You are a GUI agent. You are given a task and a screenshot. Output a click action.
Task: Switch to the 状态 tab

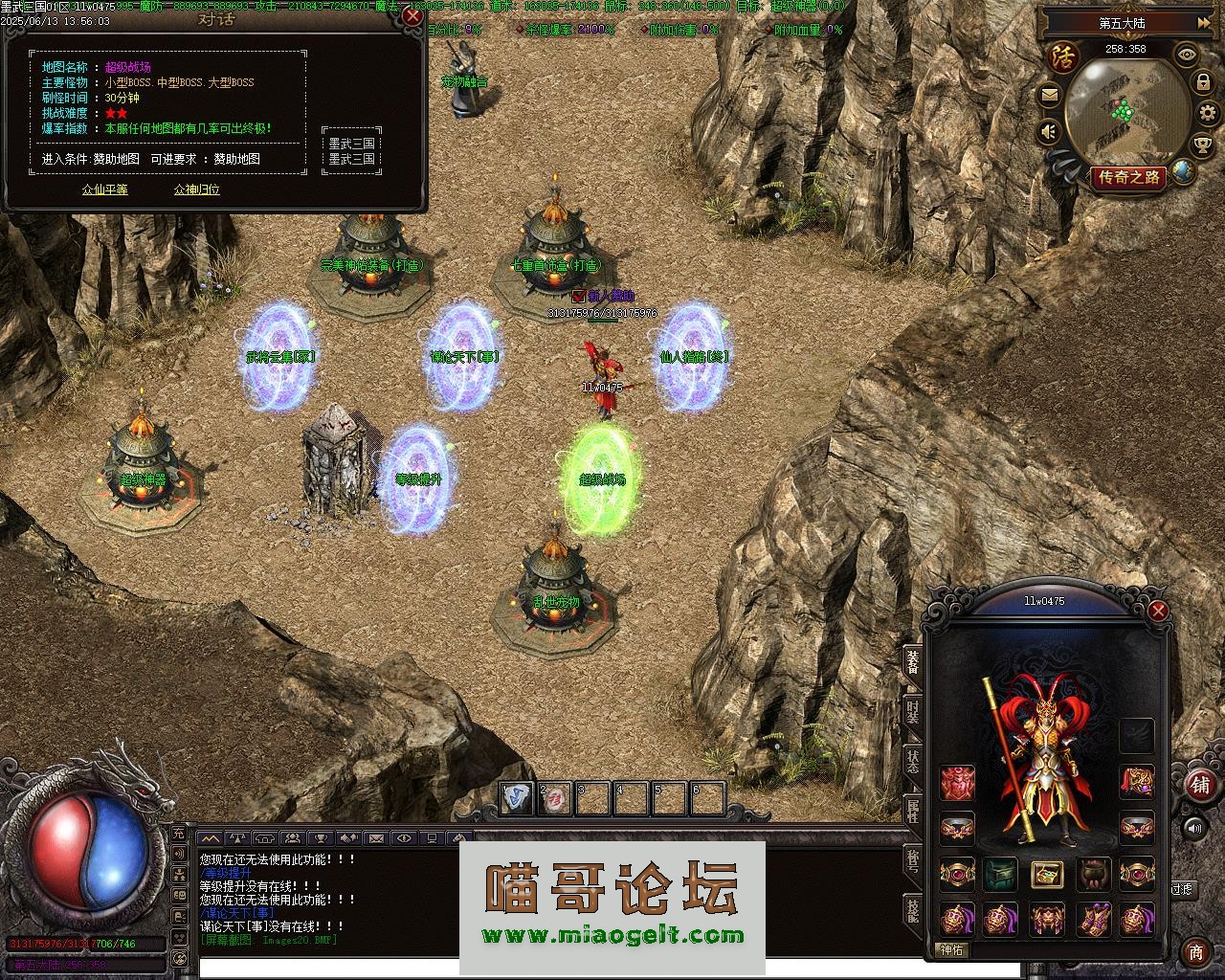click(x=913, y=761)
